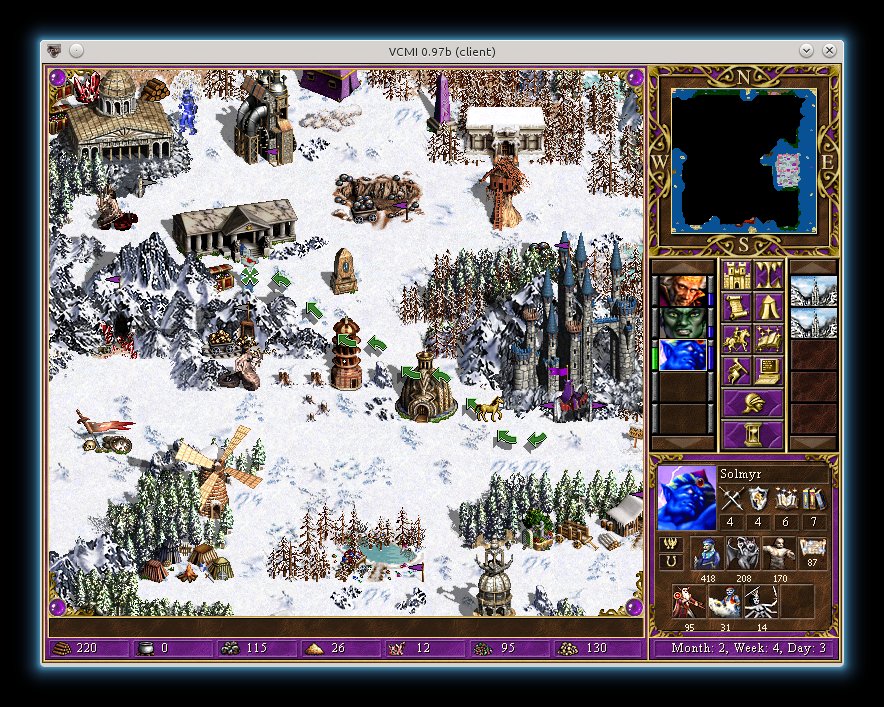Open the spellbook to cast a spell
The image size is (884, 707).
768,338
